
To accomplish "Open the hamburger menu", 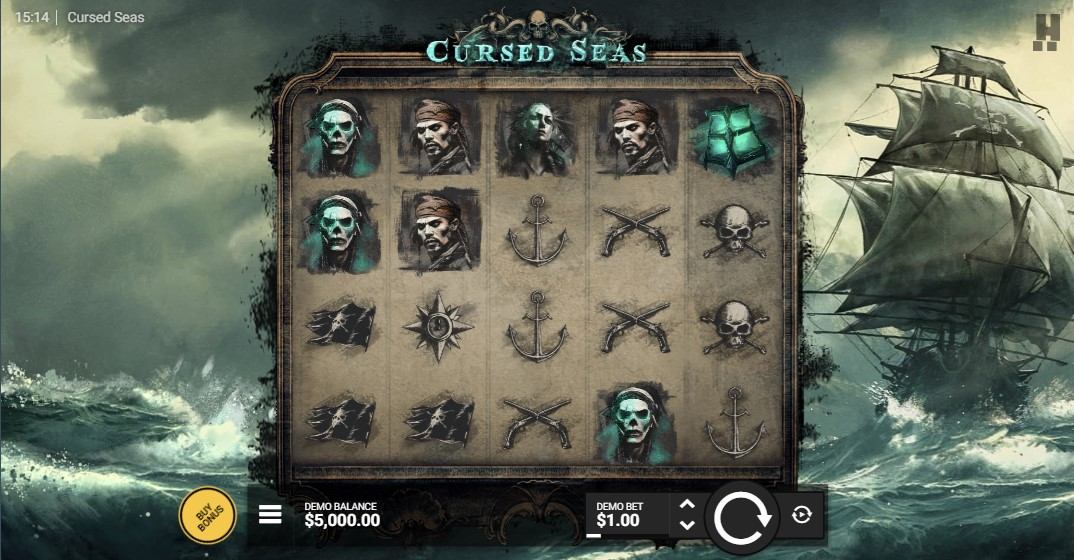I will point(270,515).
